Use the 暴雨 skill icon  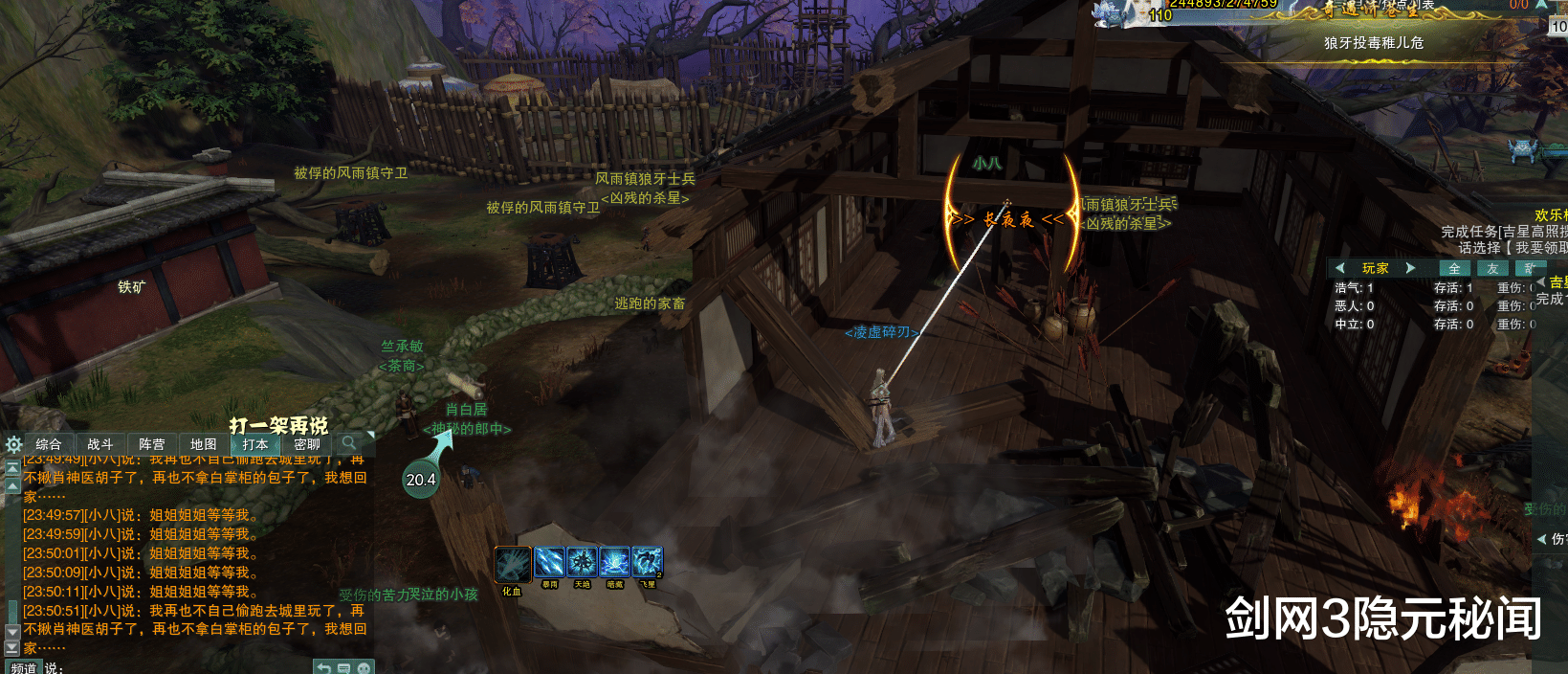[549, 561]
